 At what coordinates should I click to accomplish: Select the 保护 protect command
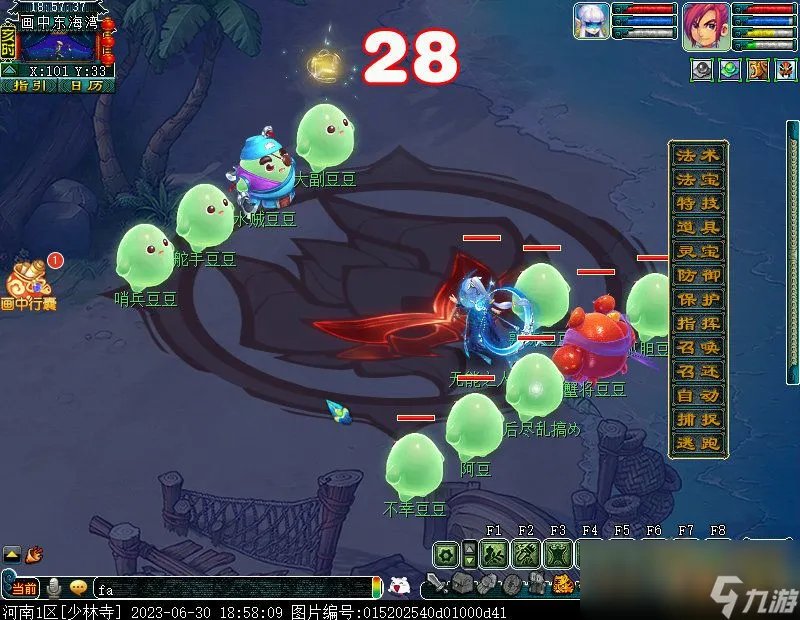pos(698,300)
